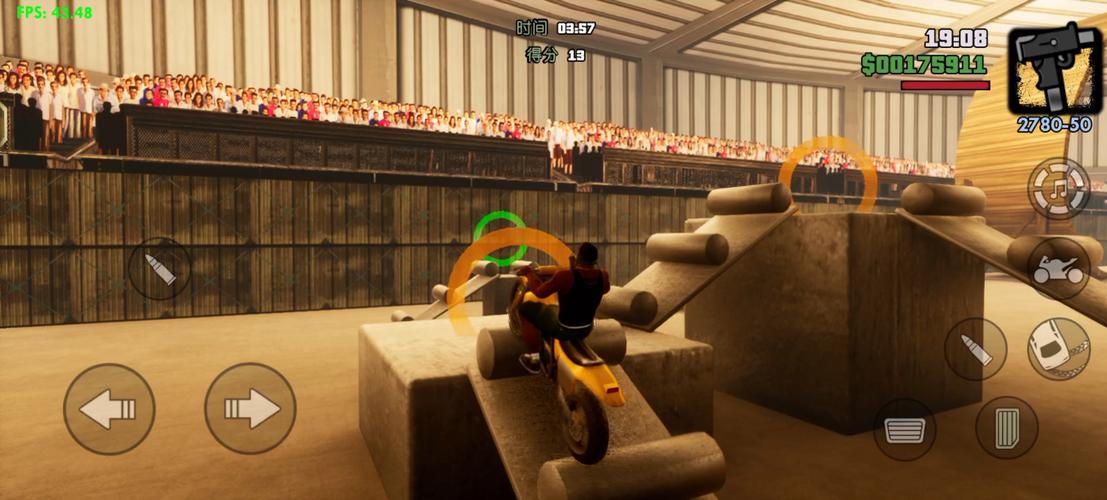Viewport: 1107px width, 500px height.
Task: Select the Uzi weapon icon
Action: point(1054,69)
